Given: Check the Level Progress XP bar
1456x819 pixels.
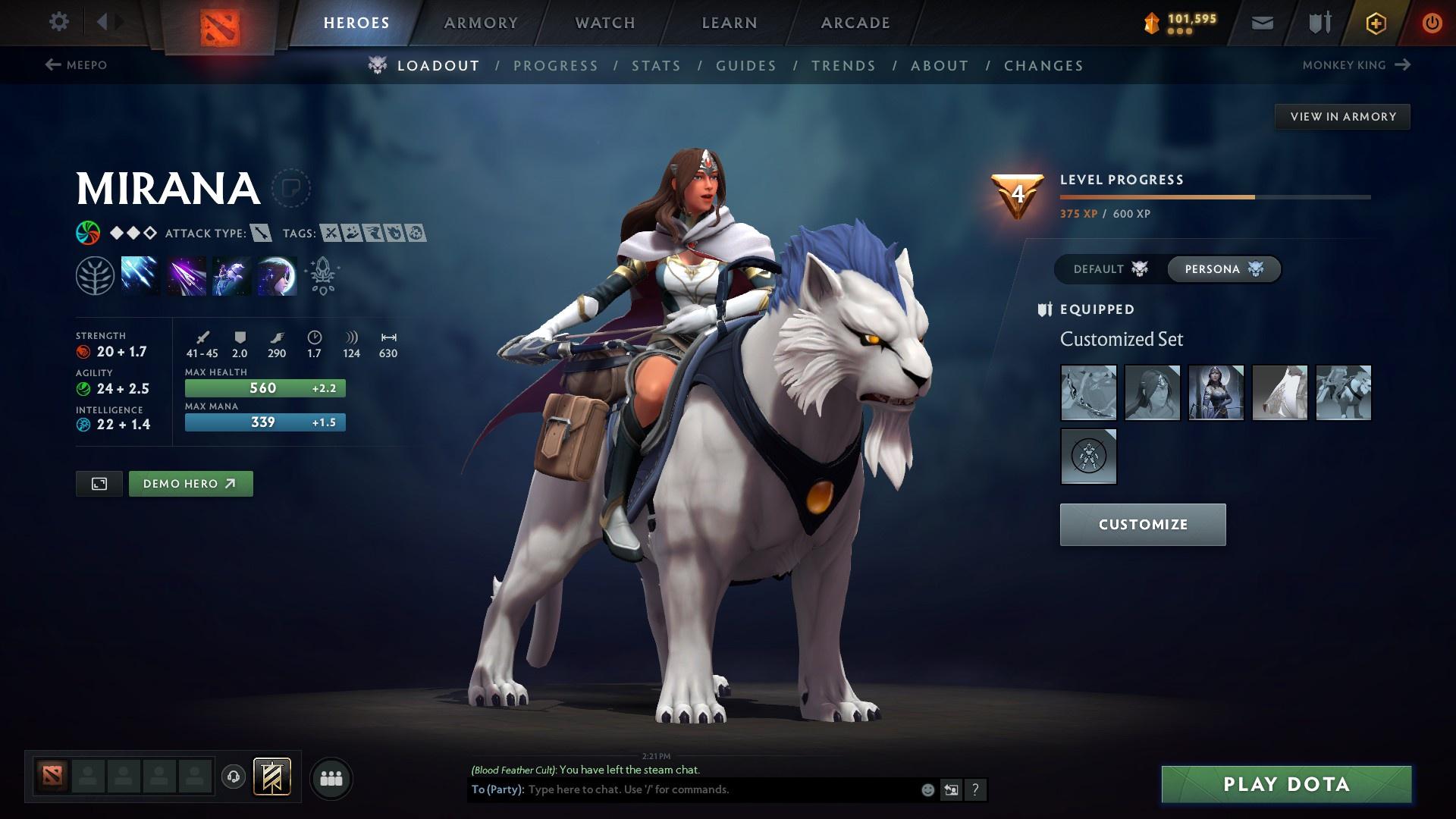Looking at the screenshot, I should tap(1213, 196).
